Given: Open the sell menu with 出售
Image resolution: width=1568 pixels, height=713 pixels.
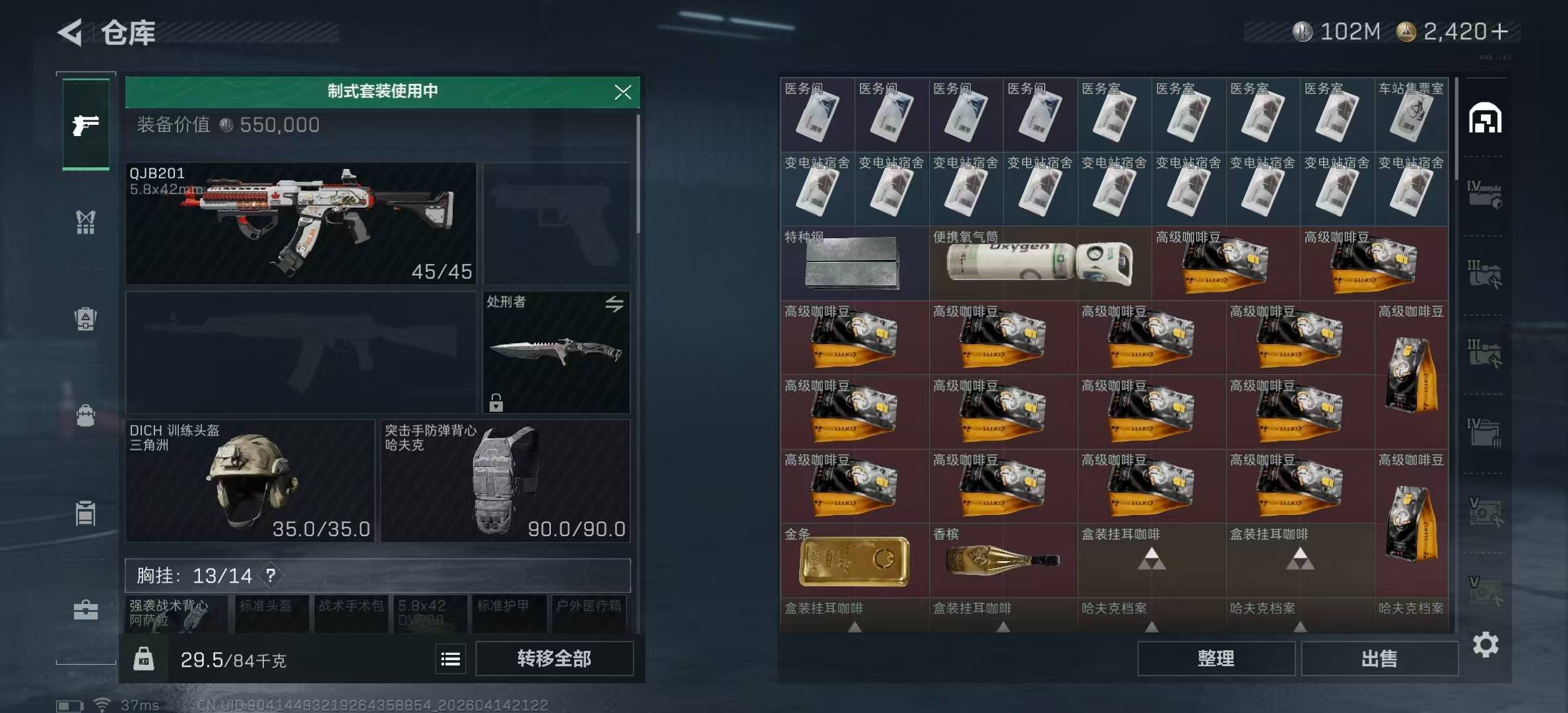Looking at the screenshot, I should tap(1379, 658).
